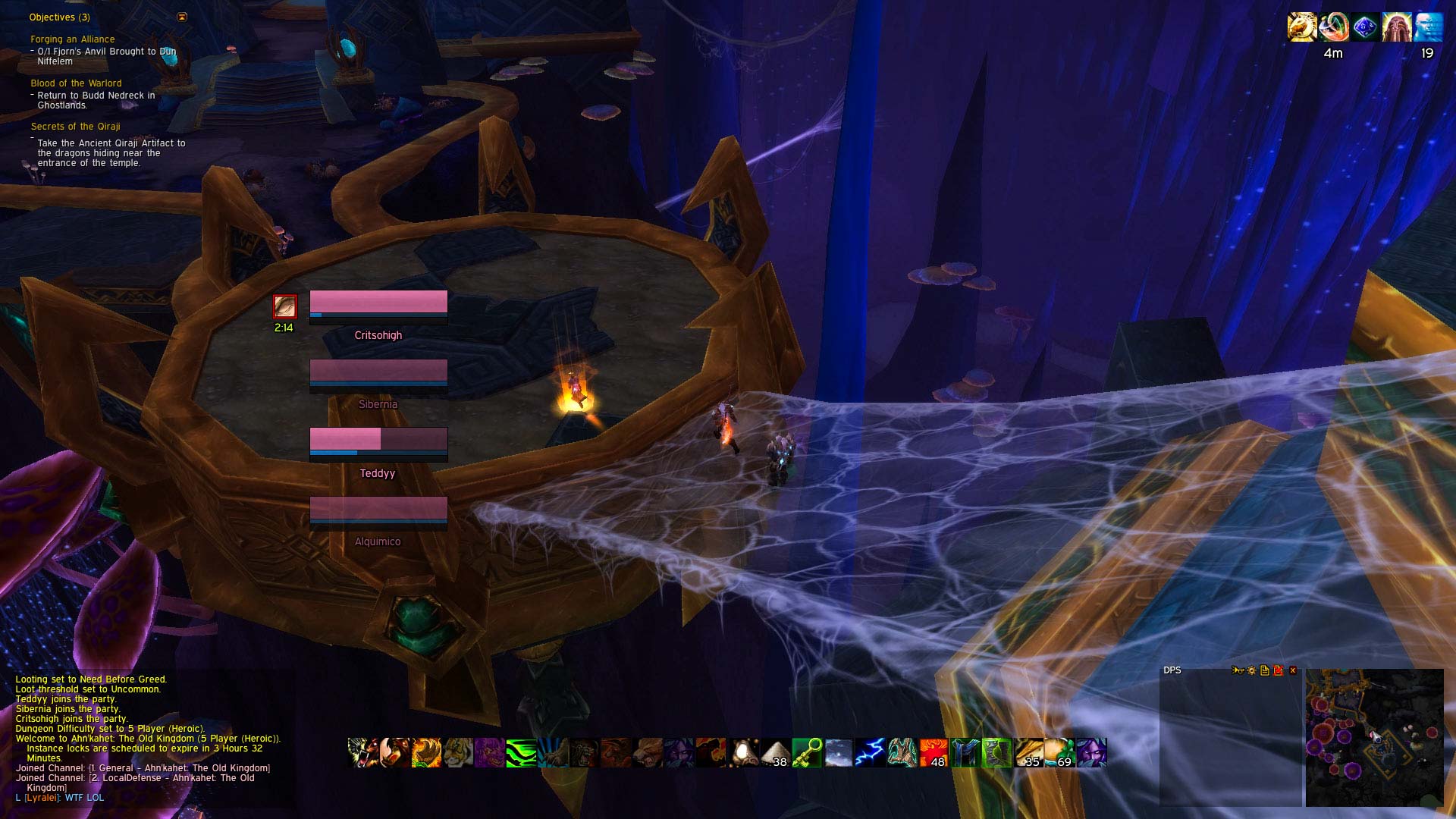This screenshot has height=819, width=1456.
Task: Open the Forging an Alliance quest
Action: tap(73, 39)
